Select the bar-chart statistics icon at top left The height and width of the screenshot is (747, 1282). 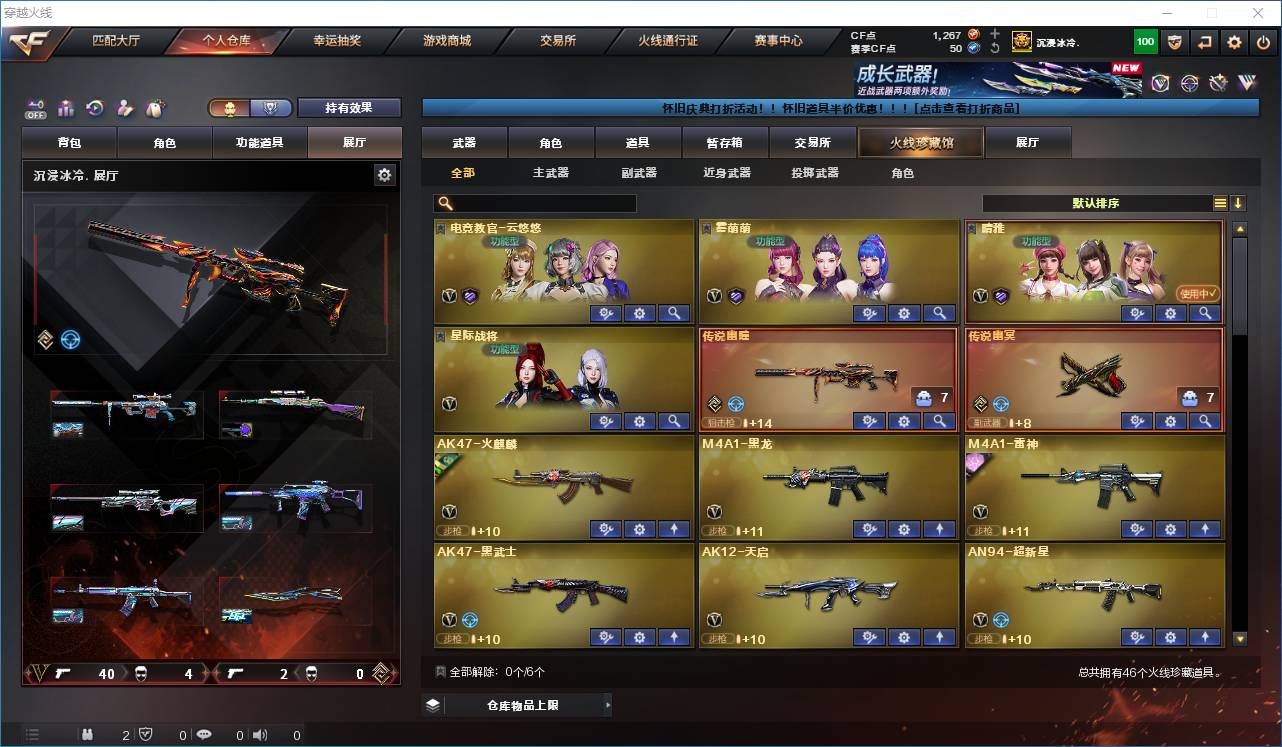65,107
